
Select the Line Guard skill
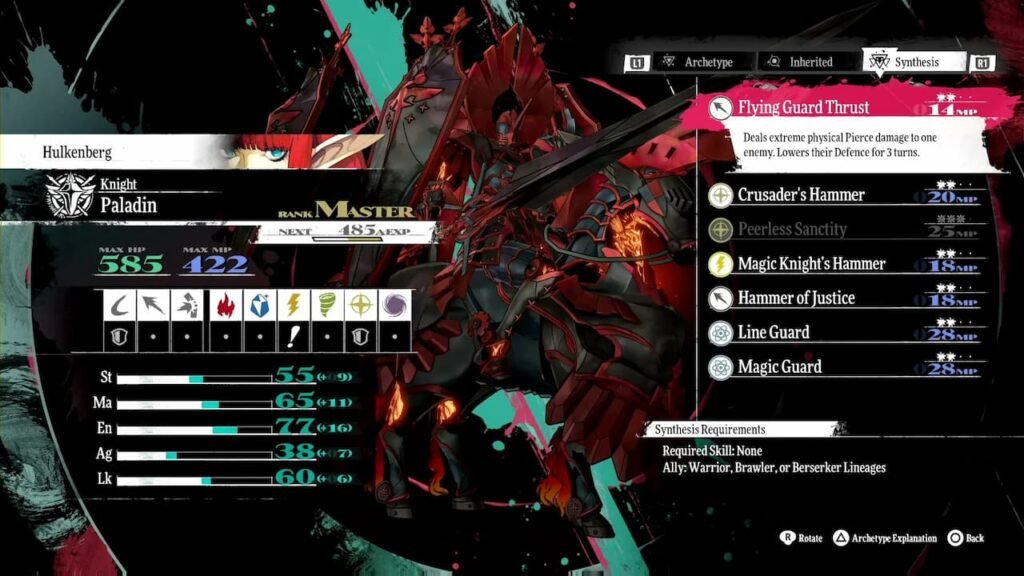tap(773, 332)
